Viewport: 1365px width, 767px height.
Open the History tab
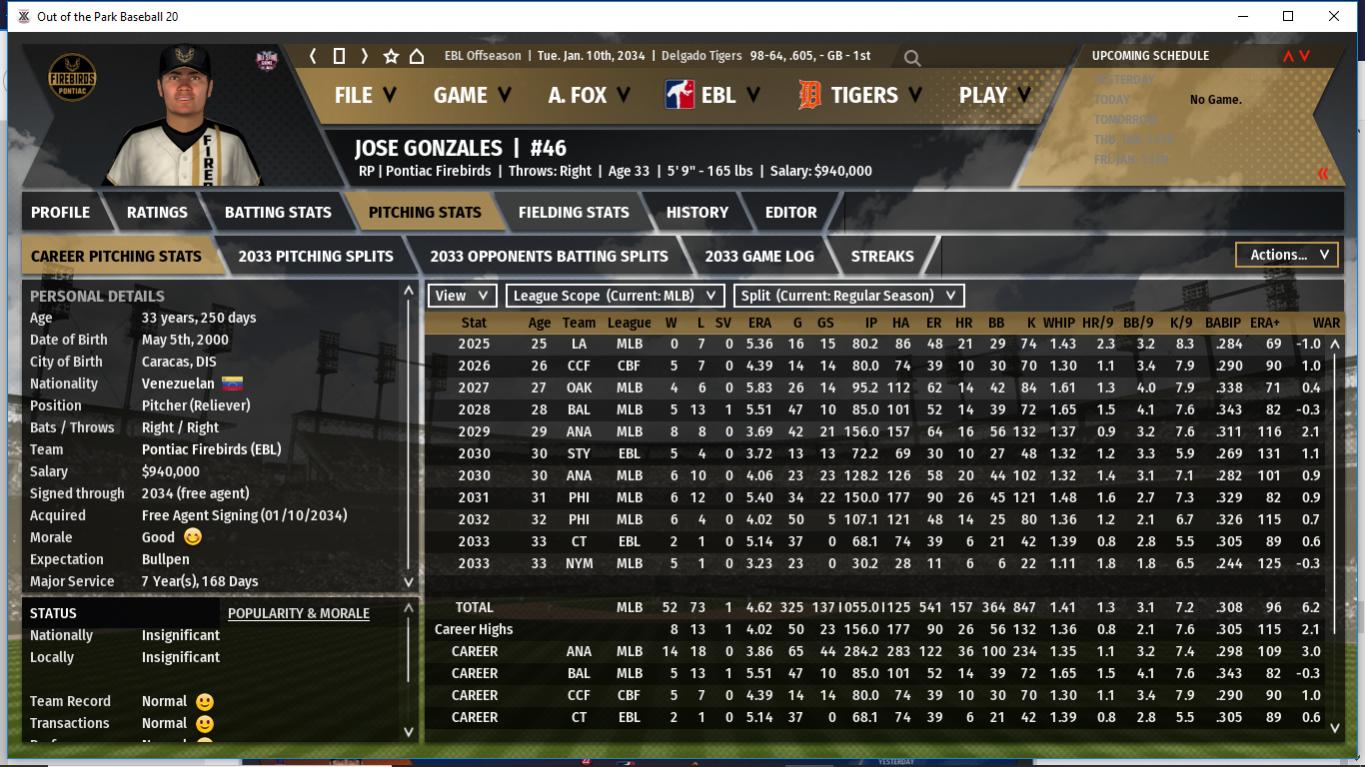coord(697,212)
